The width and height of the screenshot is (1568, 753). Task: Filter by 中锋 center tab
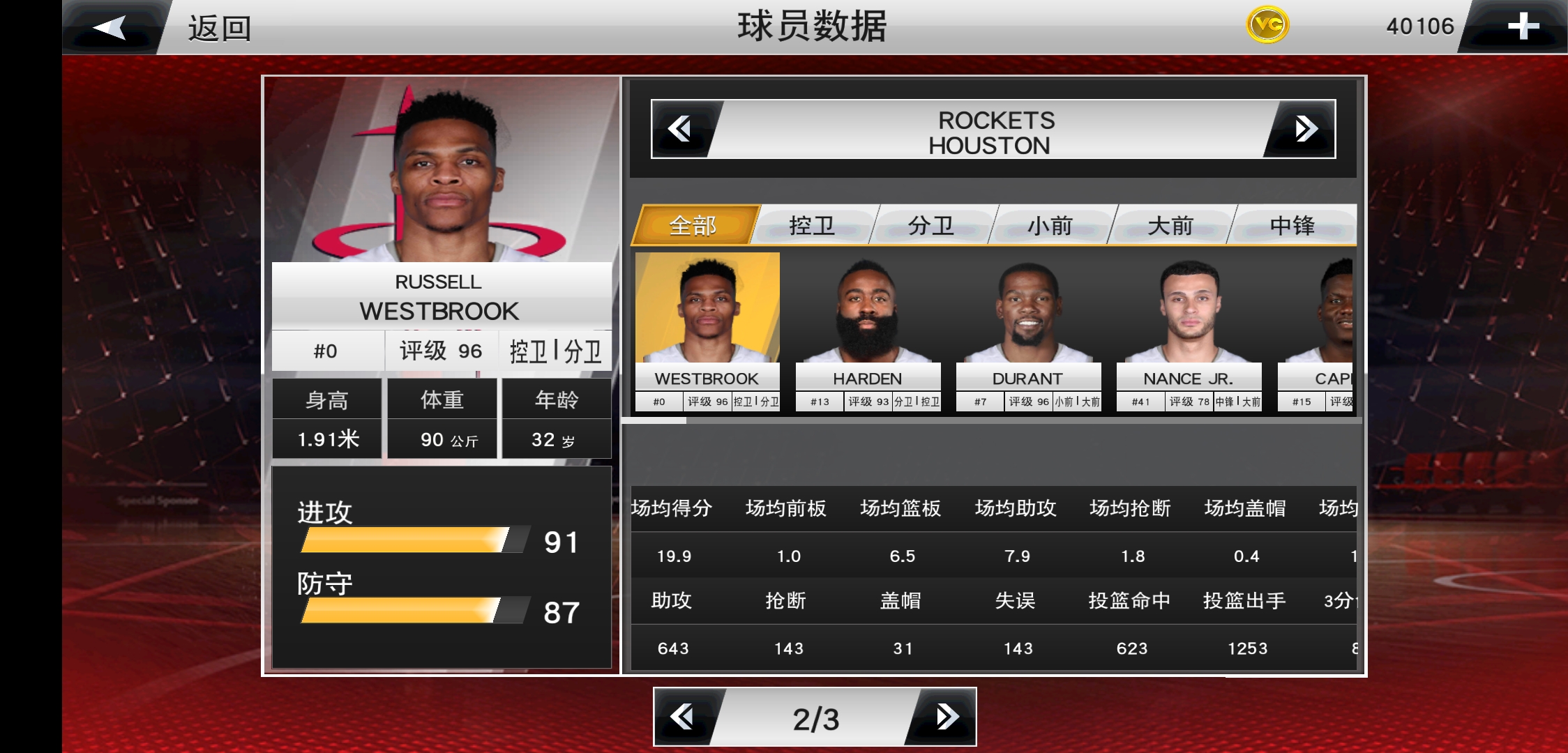(x=1292, y=225)
